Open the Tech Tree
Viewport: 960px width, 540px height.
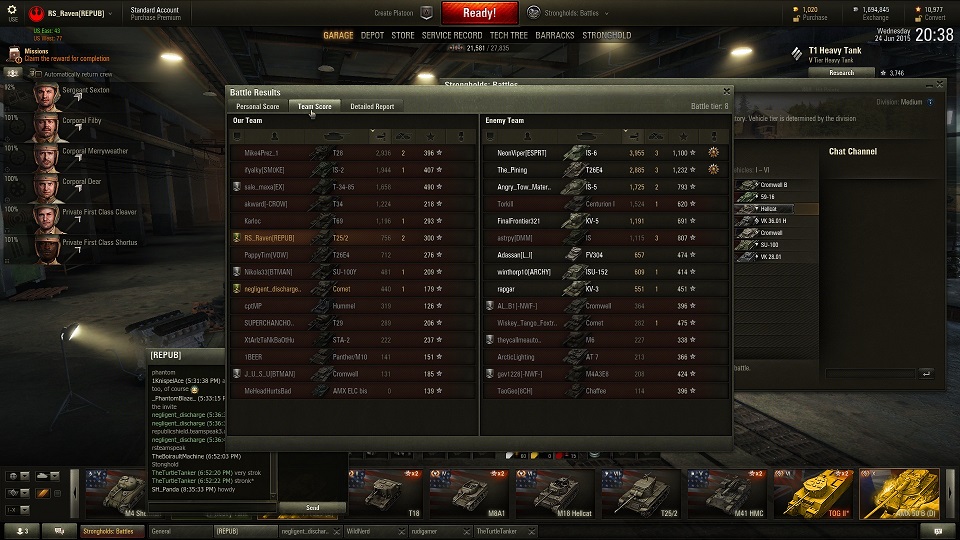click(509, 35)
